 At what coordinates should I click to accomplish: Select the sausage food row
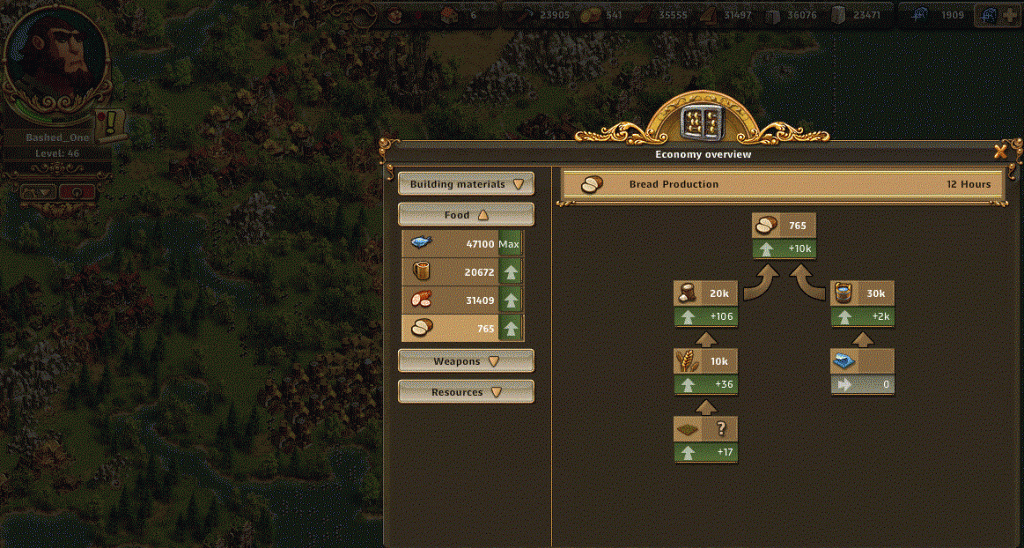click(462, 300)
